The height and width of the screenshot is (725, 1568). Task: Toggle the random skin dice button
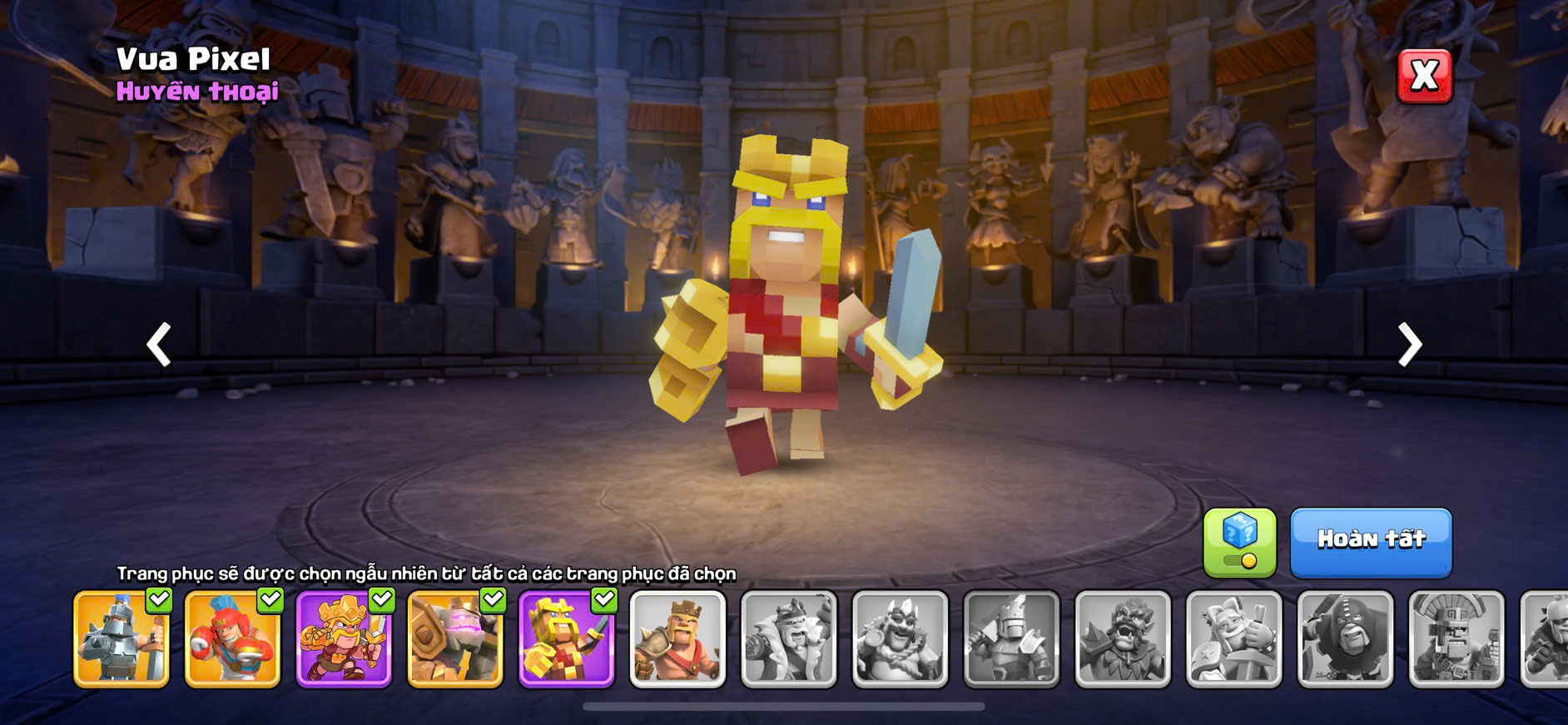pos(1239,543)
